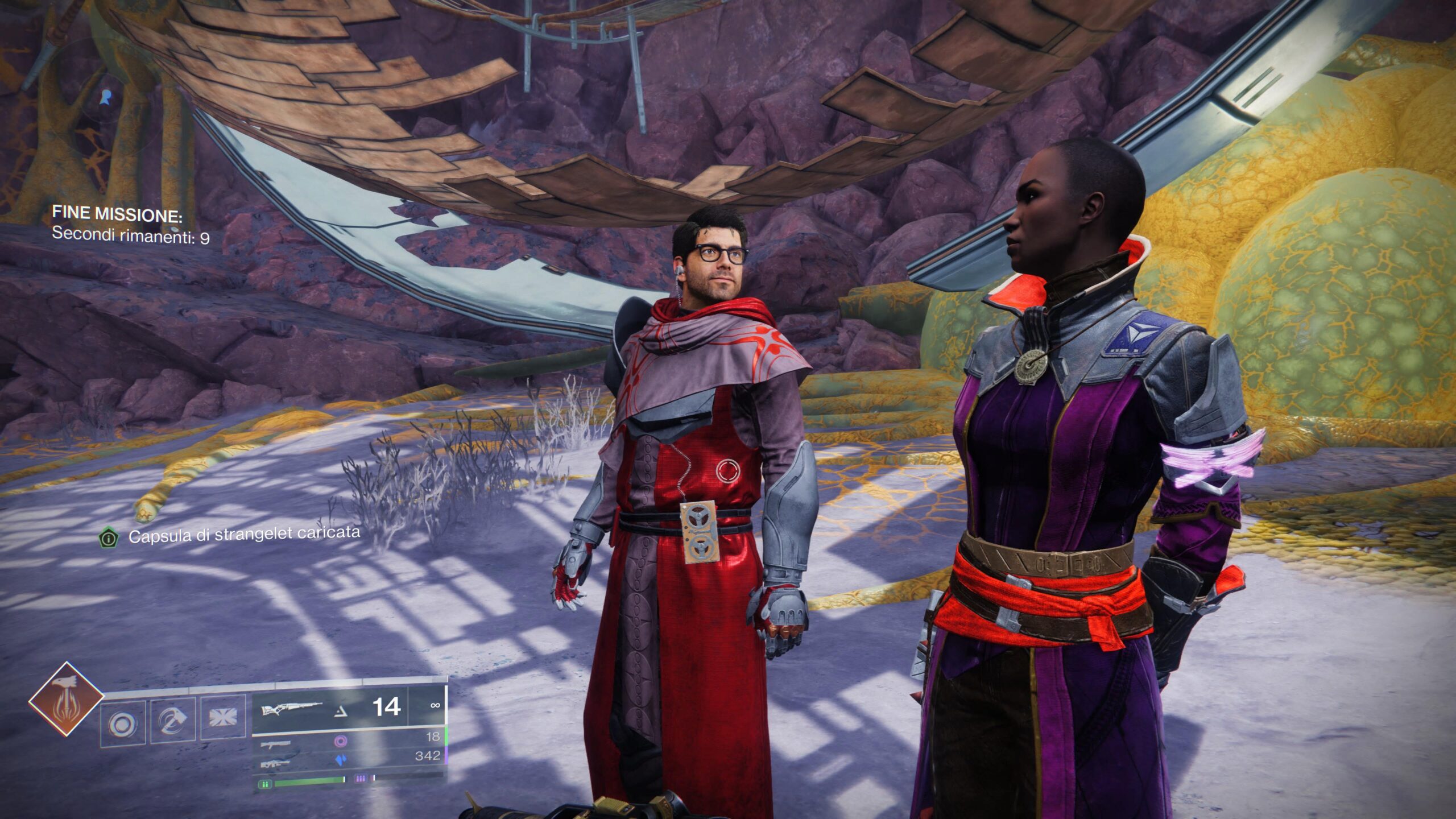Activate the hammer super ability diamond
The image size is (1456, 819).
[67, 699]
